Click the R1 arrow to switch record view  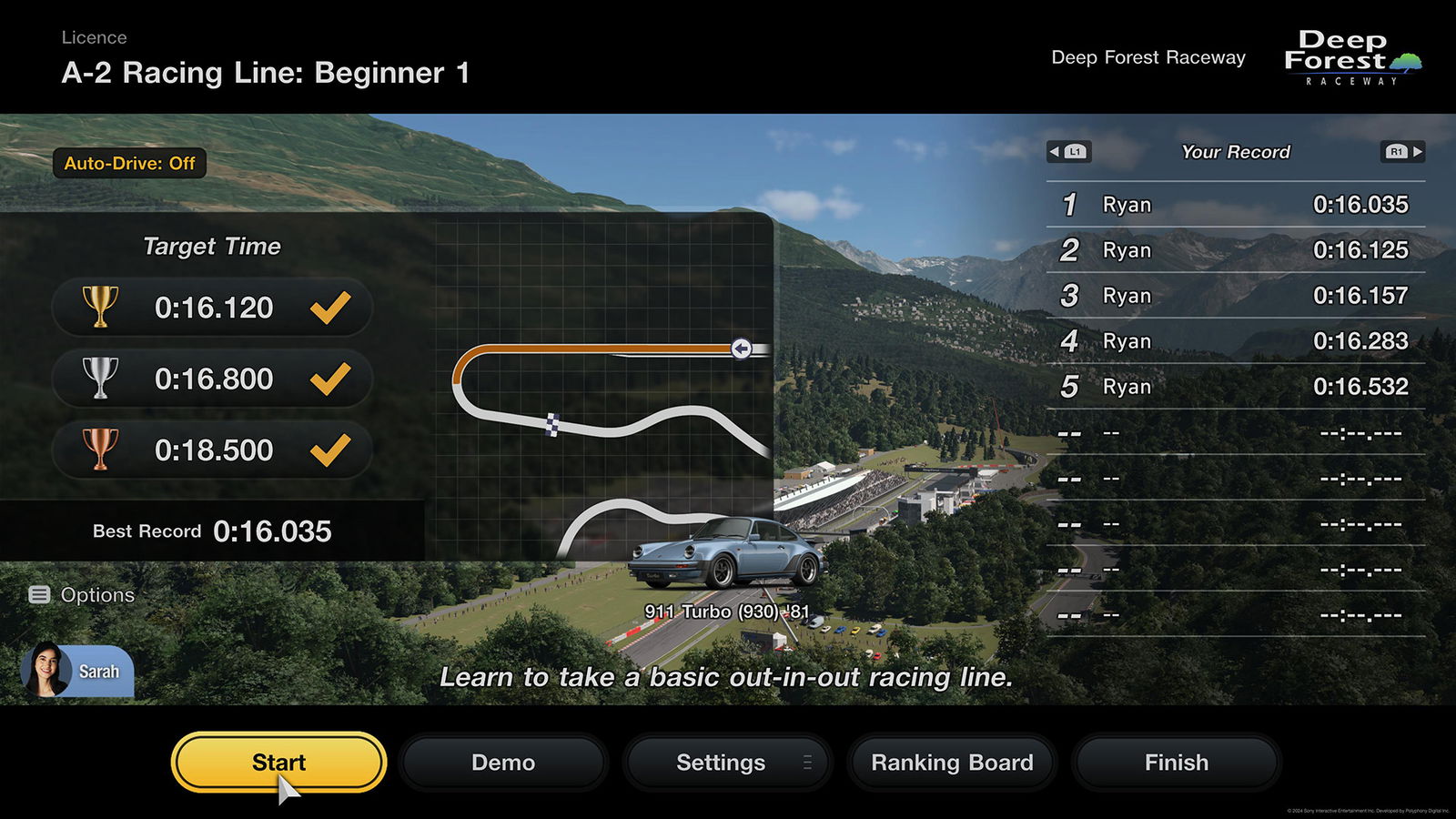[1401, 152]
